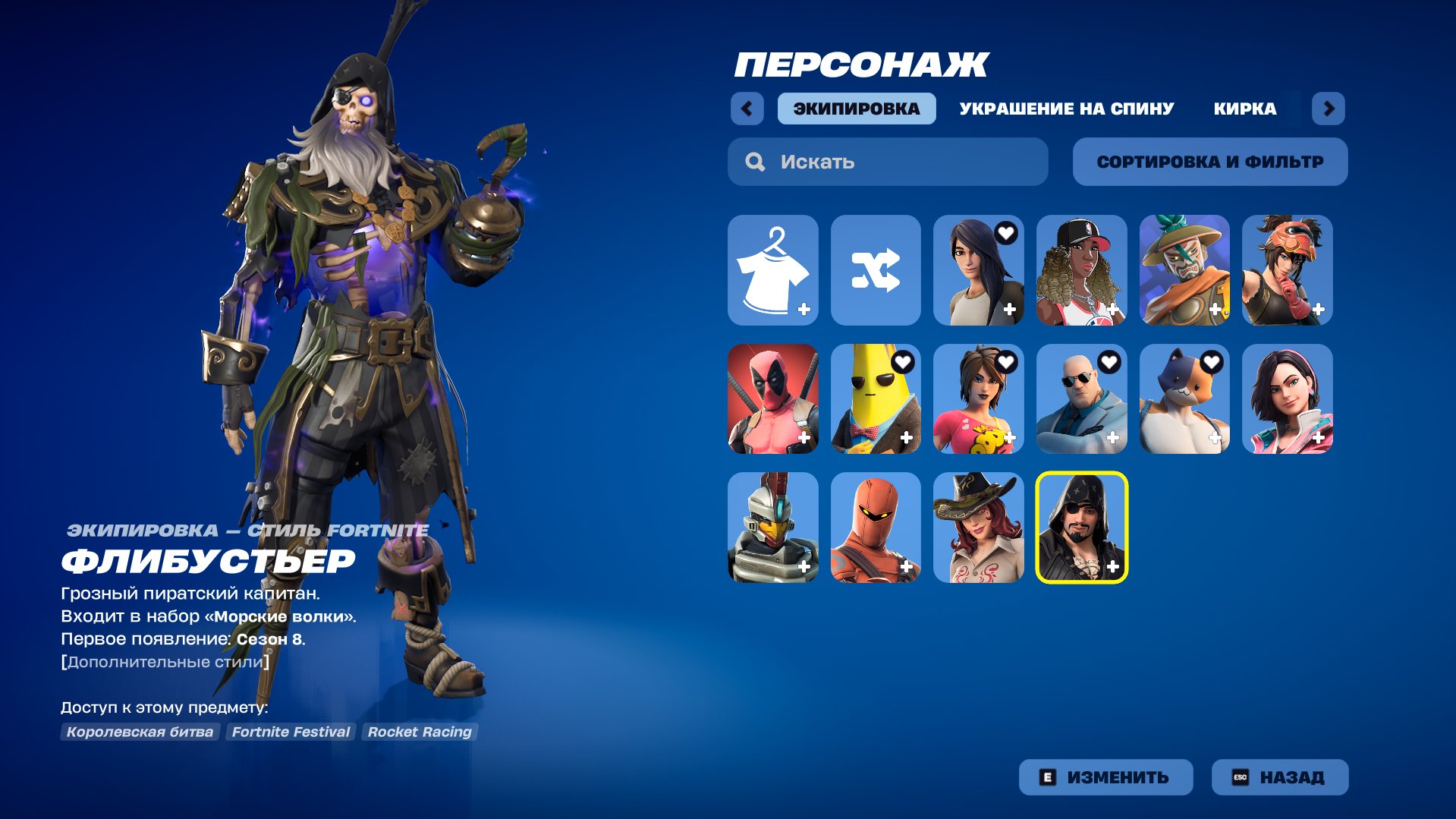Select the random outfit shuffle icon
The width and height of the screenshot is (1456, 819).
coord(876,270)
